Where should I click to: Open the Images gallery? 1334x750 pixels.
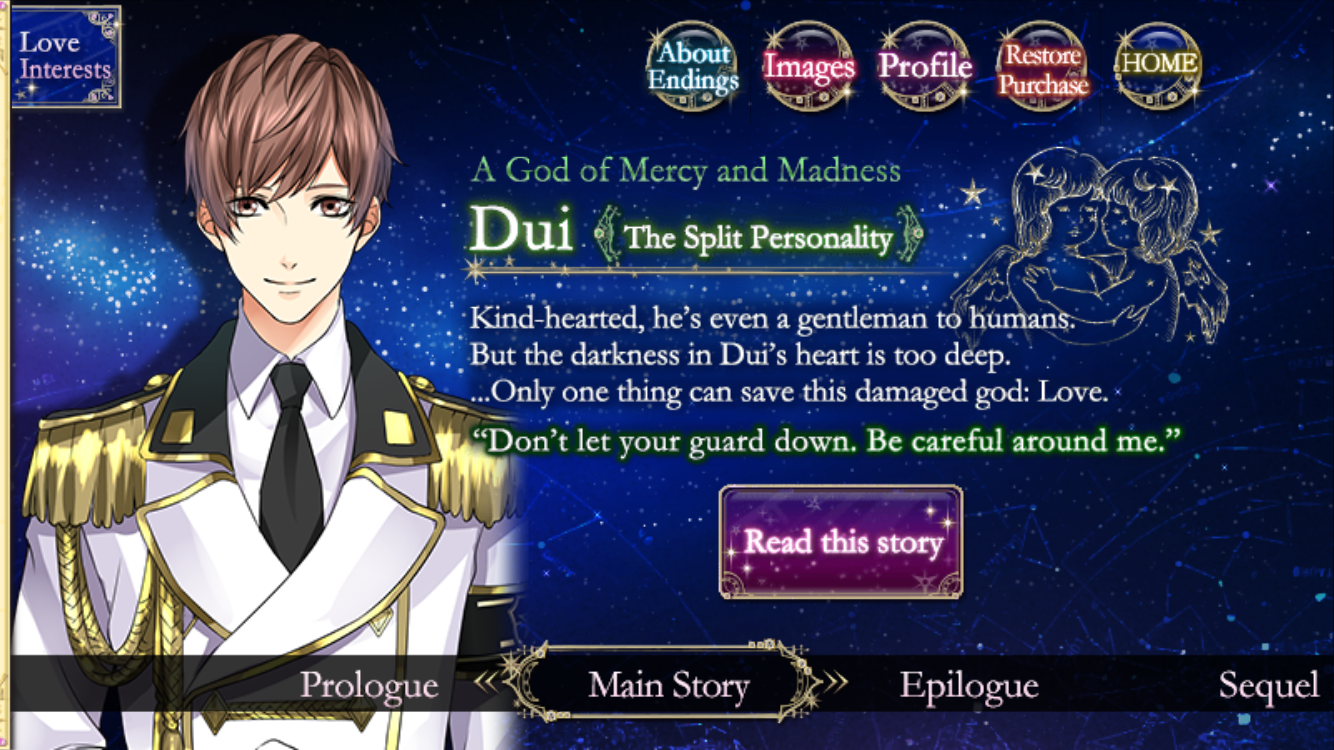pos(809,66)
